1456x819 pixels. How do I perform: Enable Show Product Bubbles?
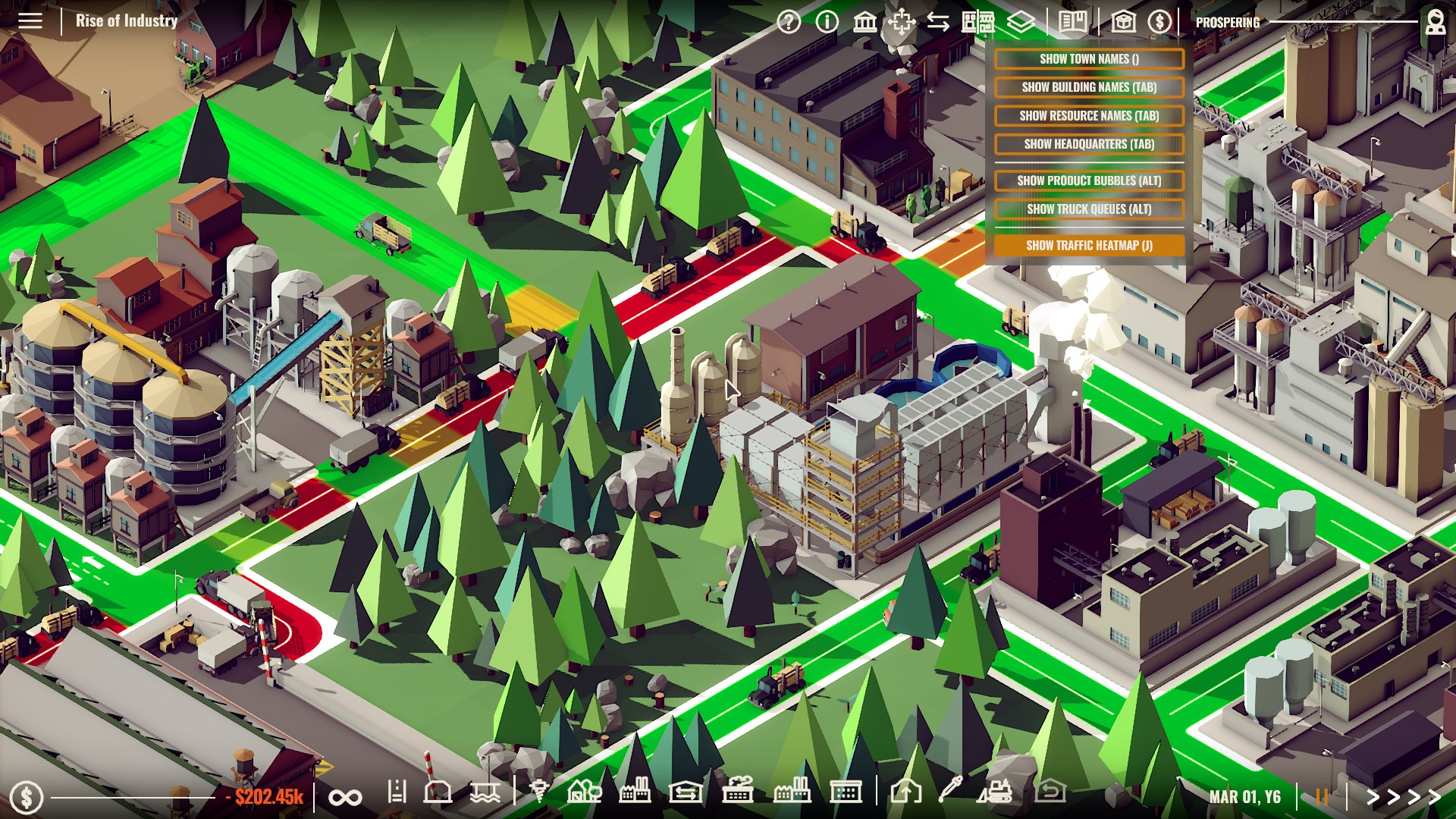pos(1088,181)
